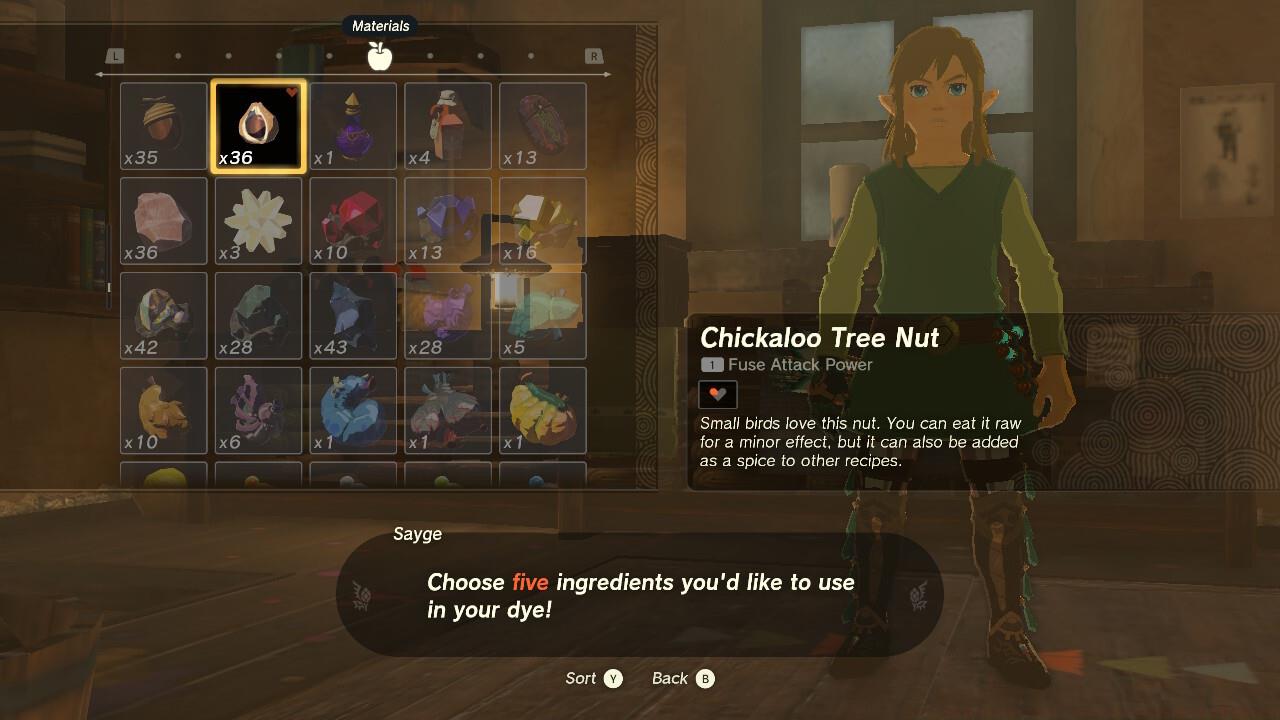This screenshot has height=720, width=1280.
Task: Toggle the heart favorite marker on the selected nut
Action: coord(290,89)
